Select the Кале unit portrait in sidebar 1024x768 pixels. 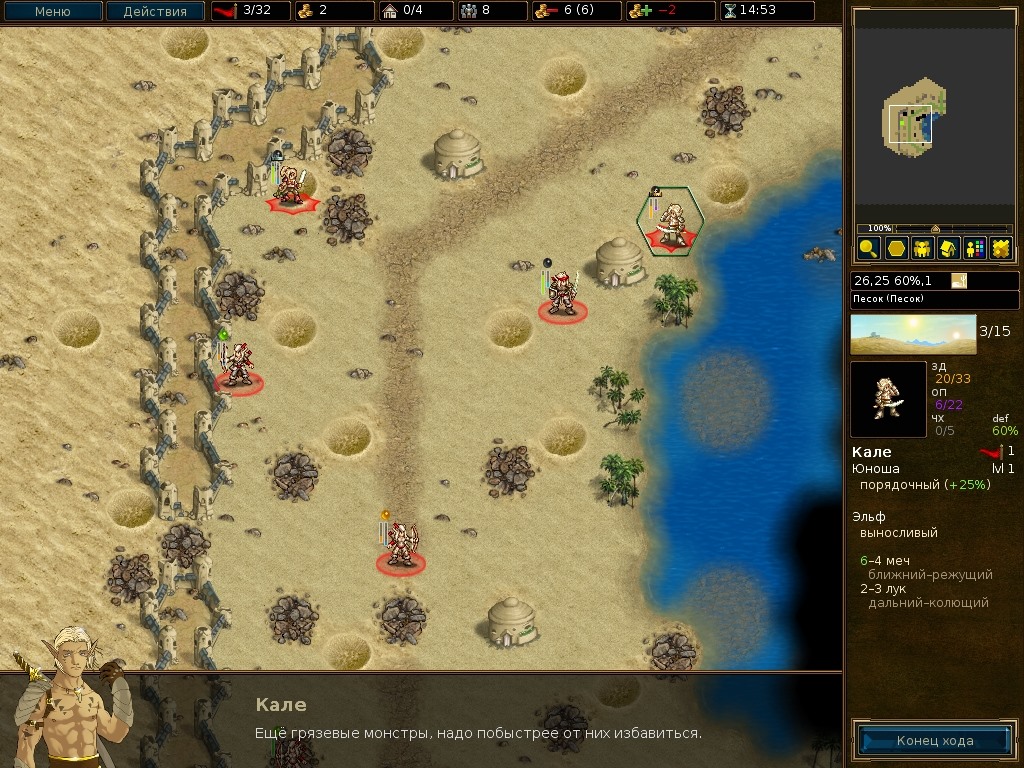(888, 399)
